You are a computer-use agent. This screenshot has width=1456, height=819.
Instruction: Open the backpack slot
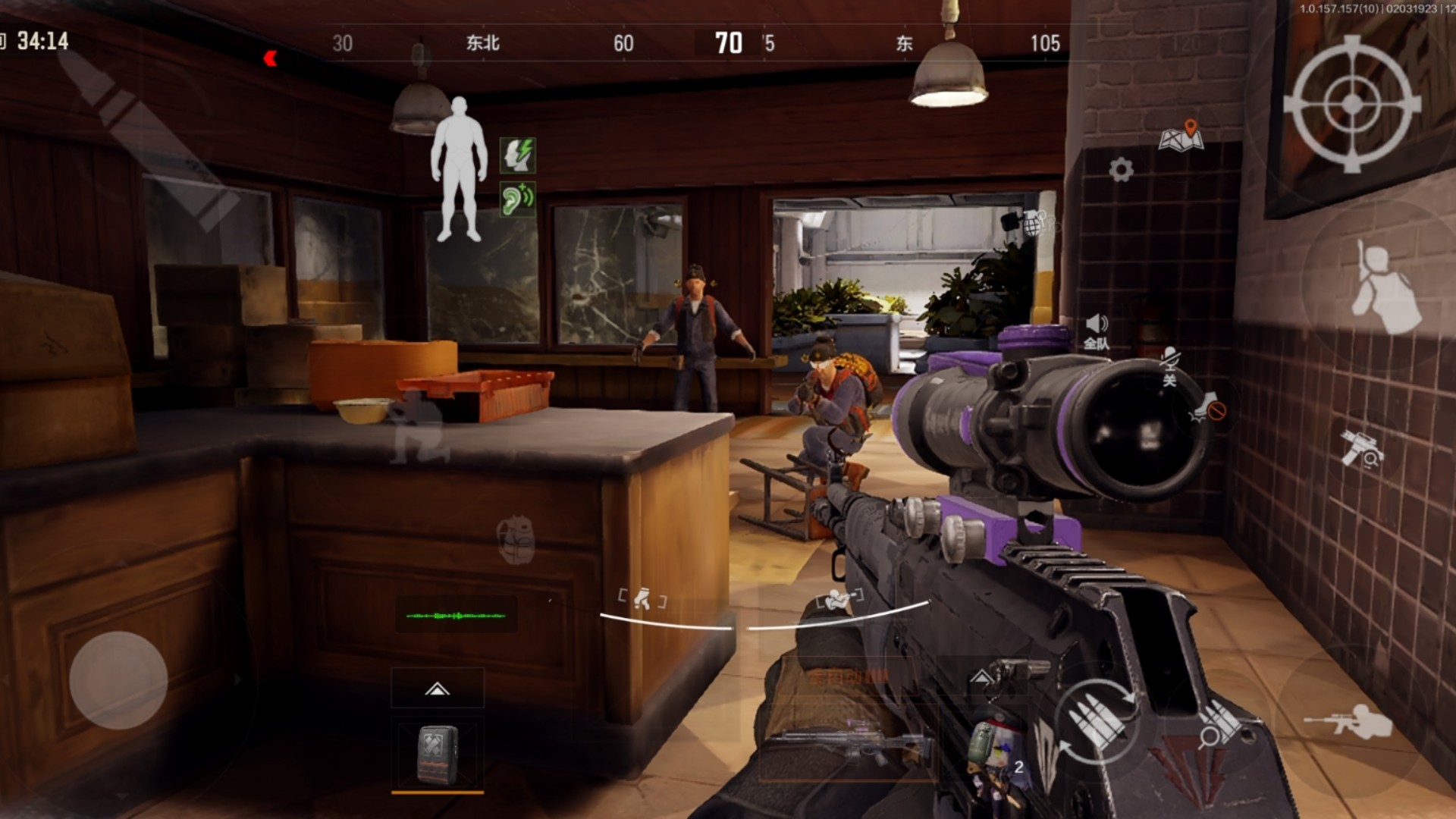438,754
